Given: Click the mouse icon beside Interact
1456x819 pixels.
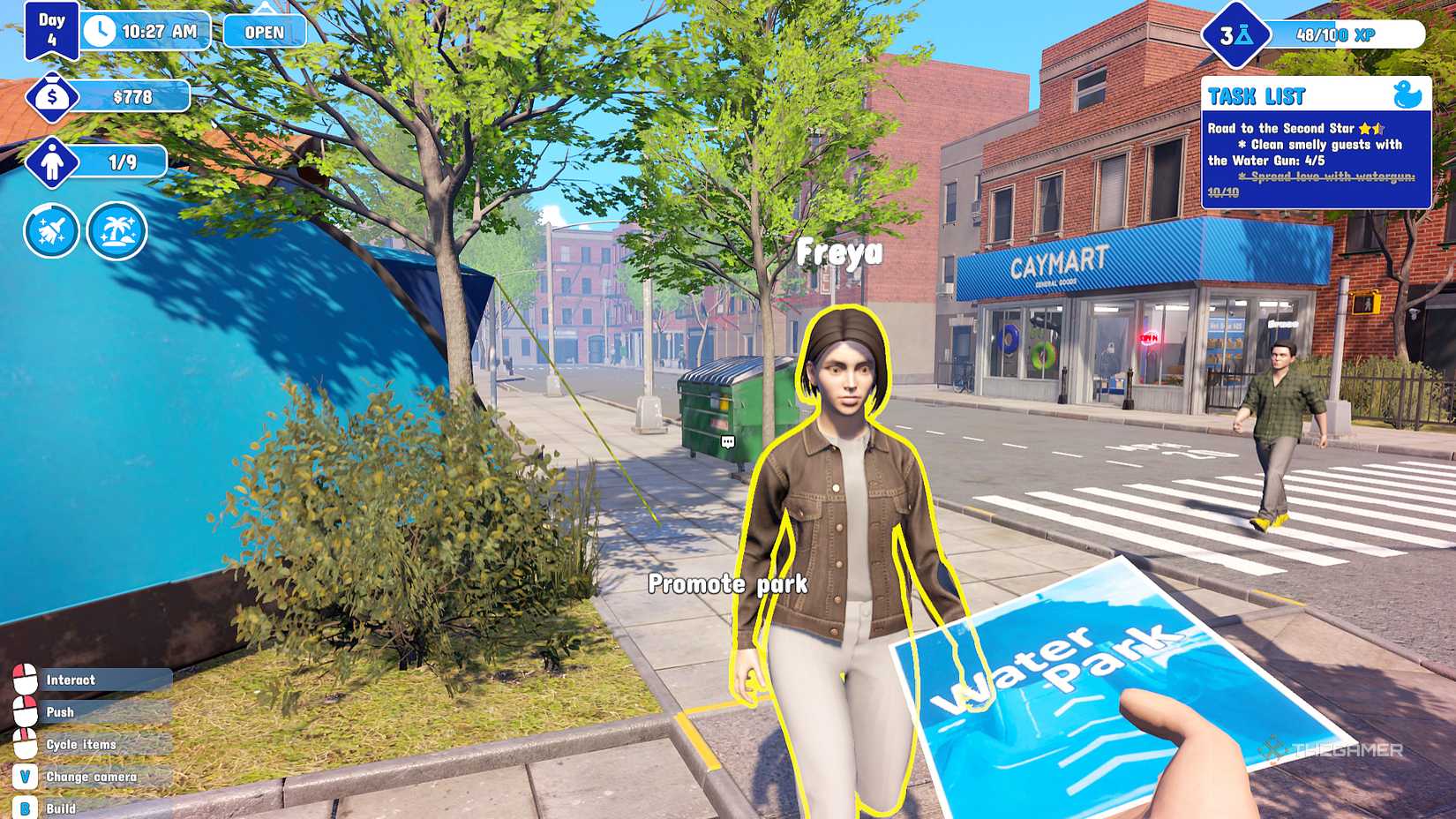Looking at the screenshot, I should click(x=26, y=680).
